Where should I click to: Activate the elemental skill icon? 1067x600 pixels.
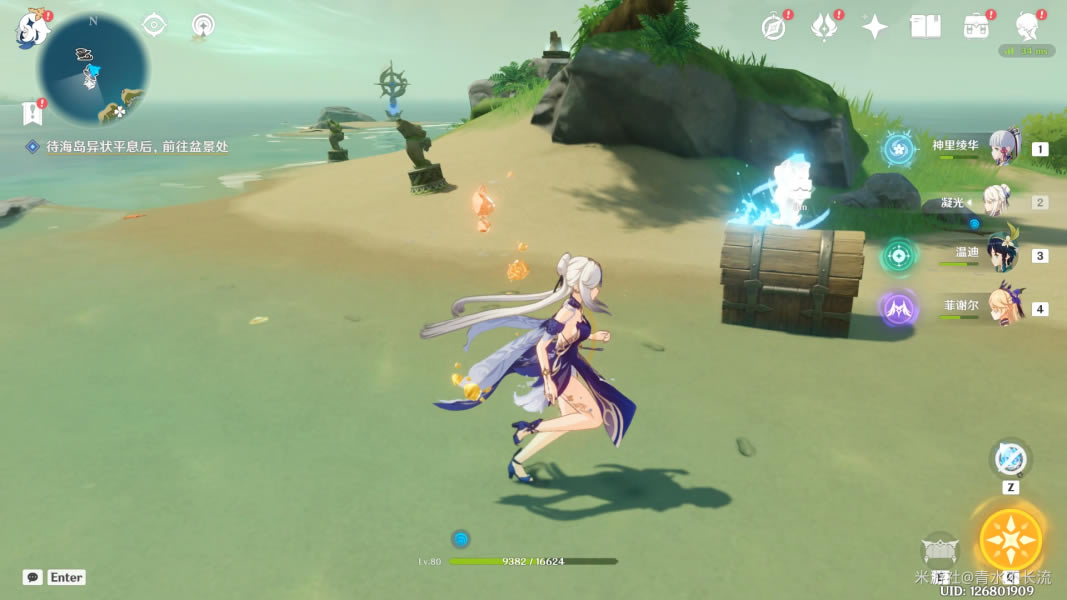(x=940, y=548)
